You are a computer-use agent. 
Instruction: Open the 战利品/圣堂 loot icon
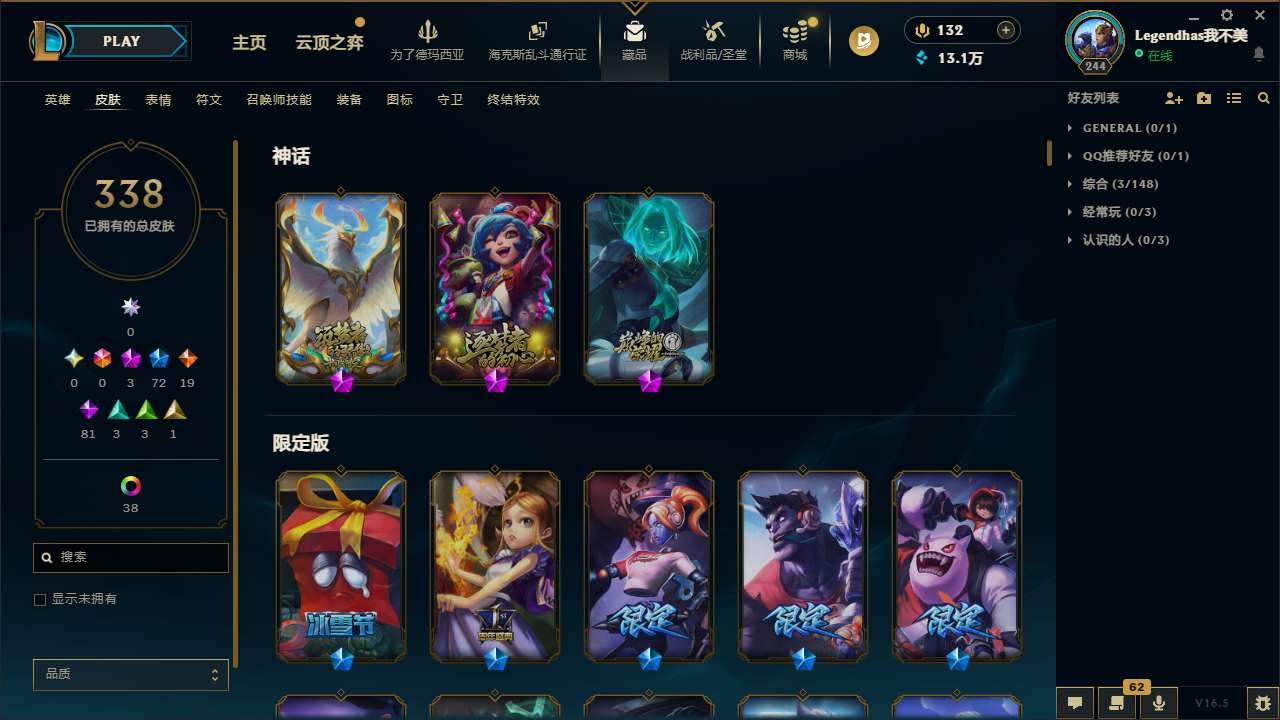point(714,32)
